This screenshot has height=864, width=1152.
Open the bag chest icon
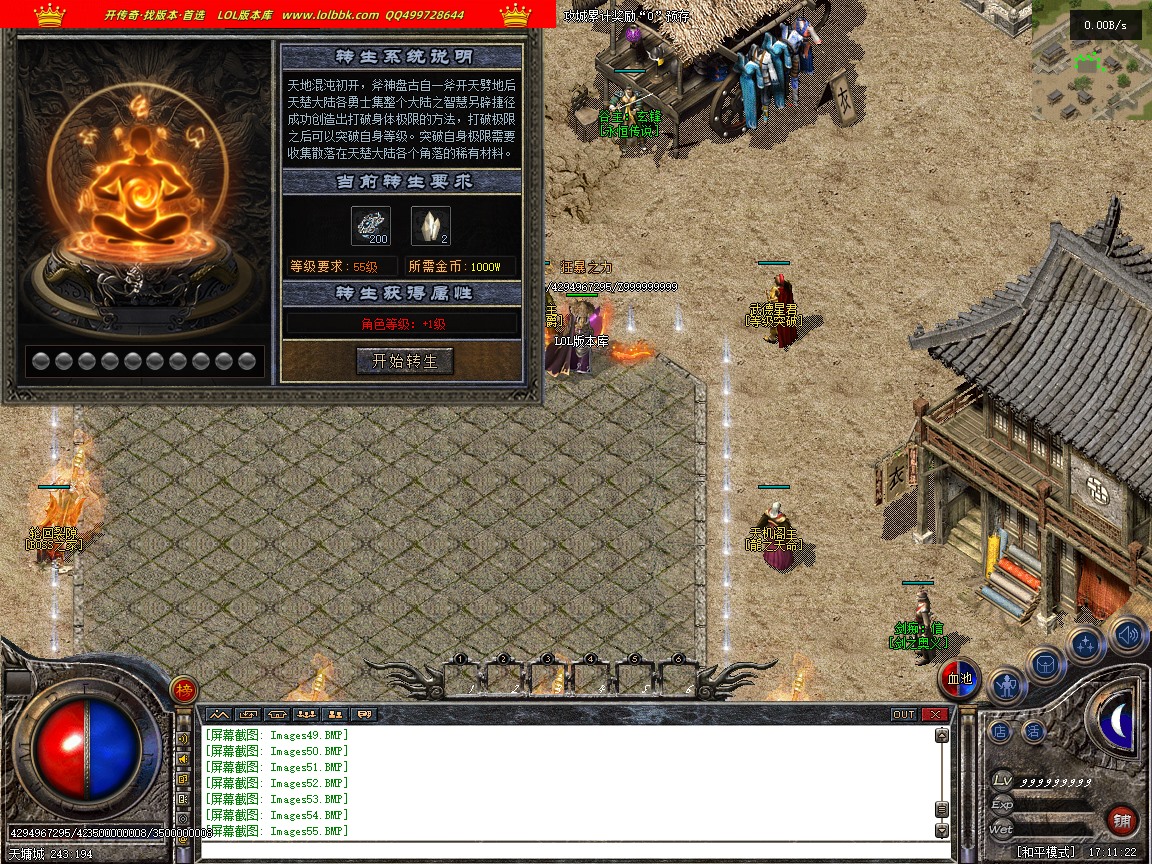tap(1046, 664)
